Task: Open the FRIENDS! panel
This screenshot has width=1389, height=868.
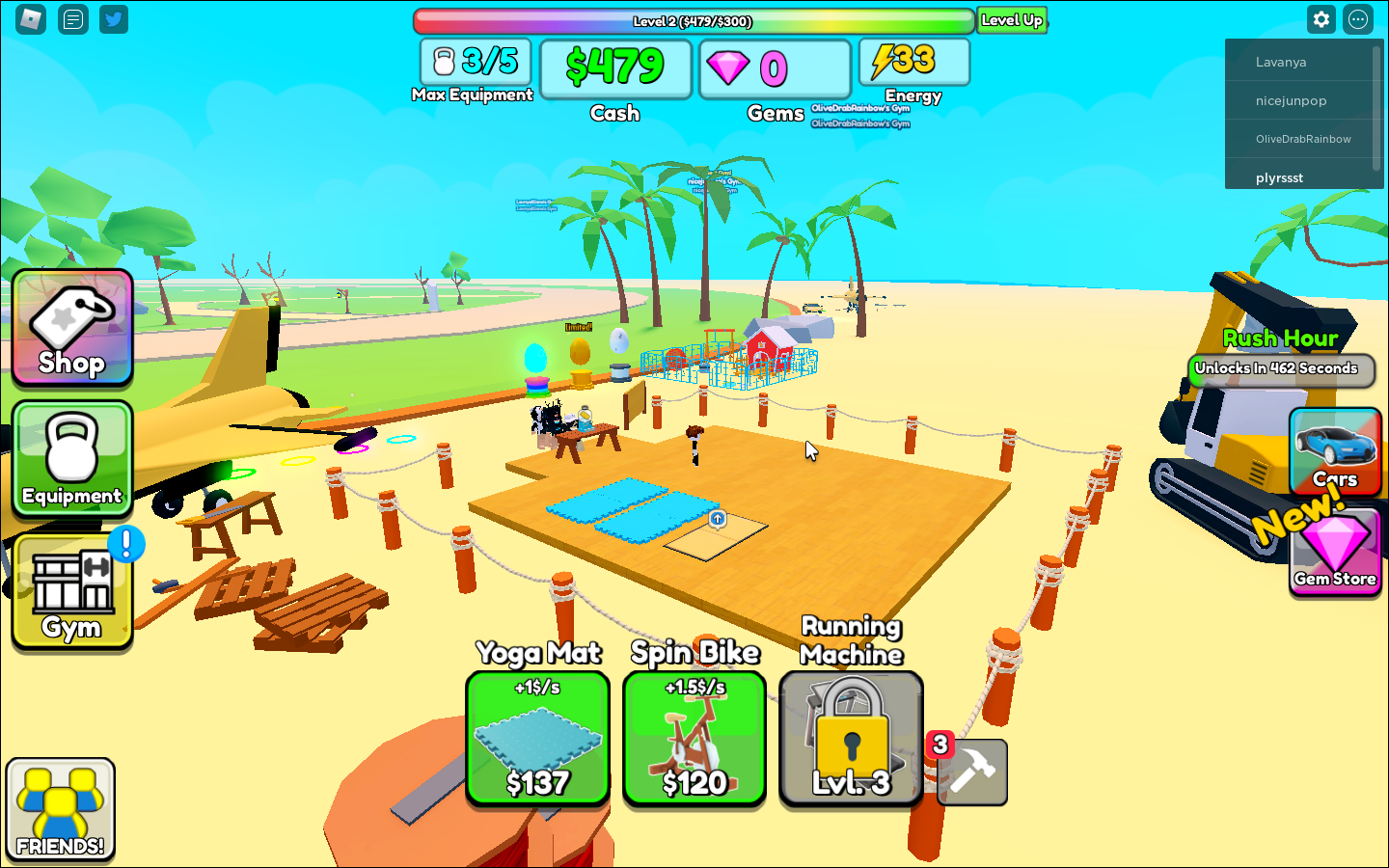Action: 60,808
